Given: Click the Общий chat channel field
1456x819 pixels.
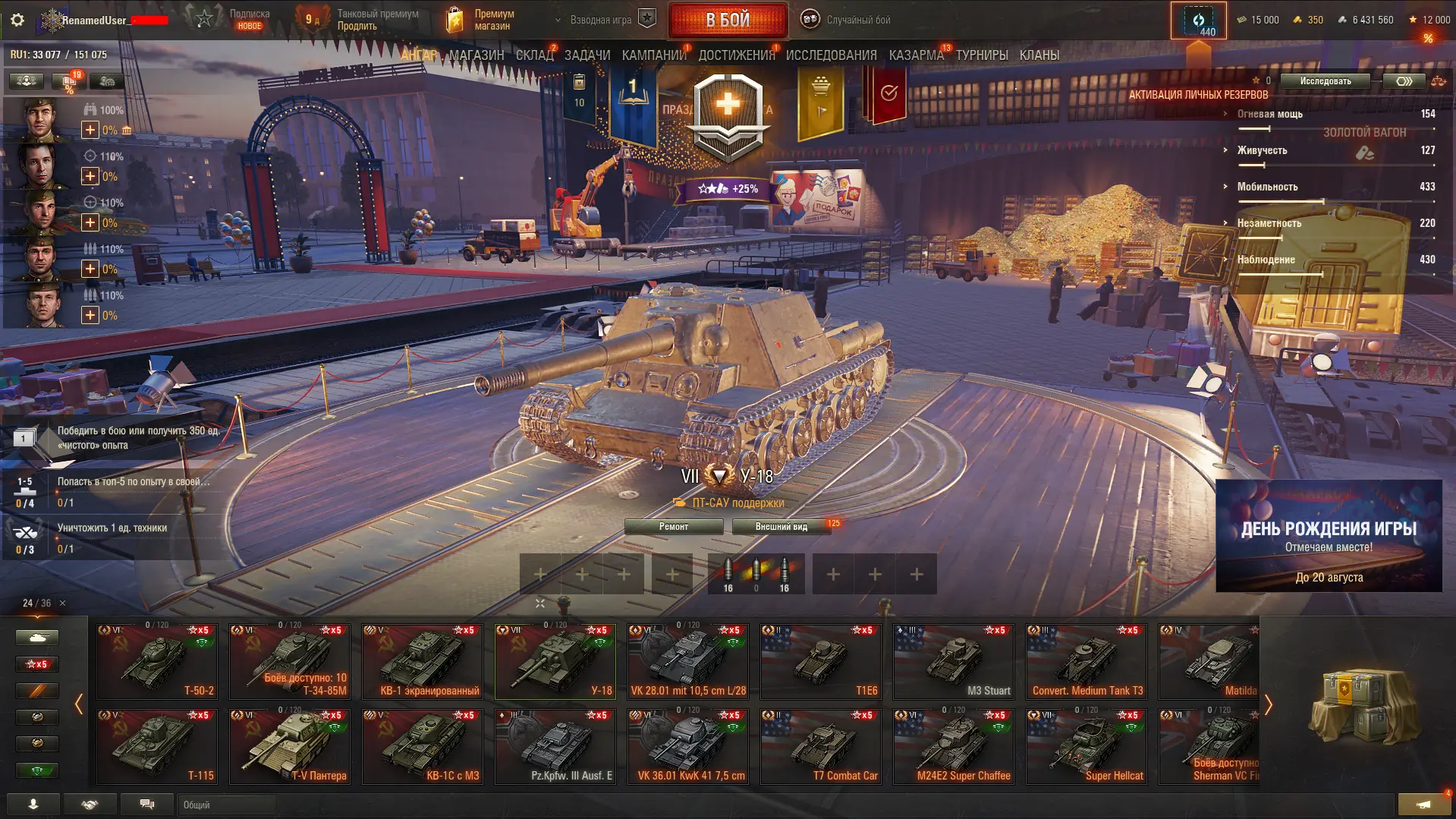Looking at the screenshot, I should [228, 805].
